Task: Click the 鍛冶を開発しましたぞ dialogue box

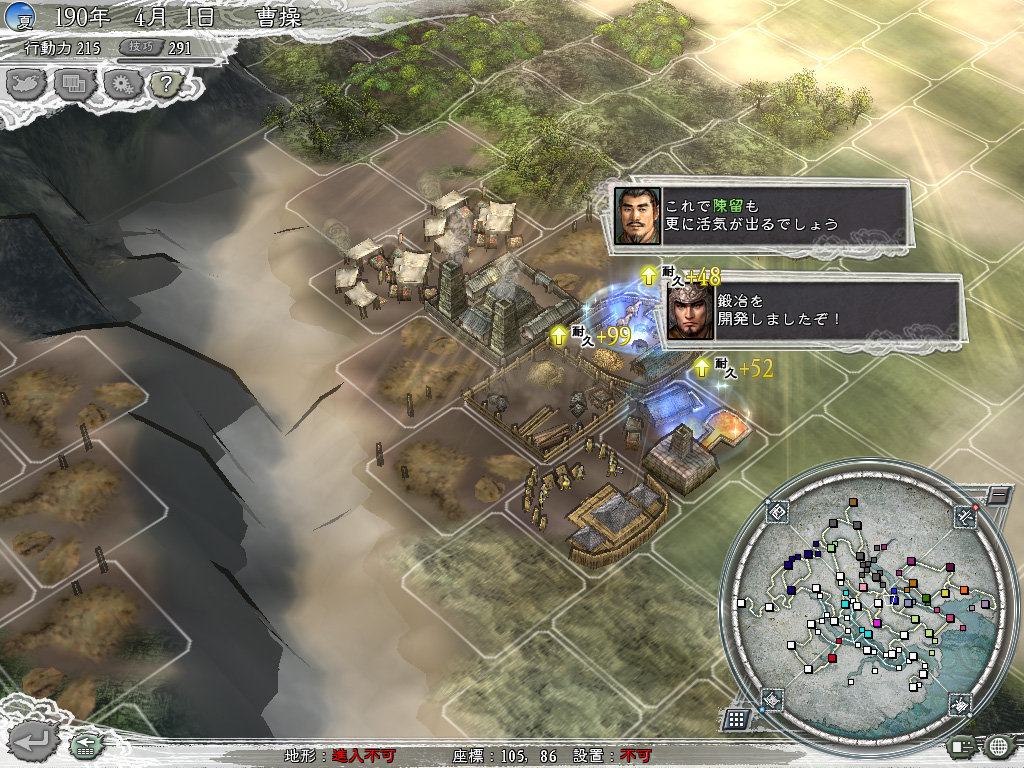Action: point(812,310)
